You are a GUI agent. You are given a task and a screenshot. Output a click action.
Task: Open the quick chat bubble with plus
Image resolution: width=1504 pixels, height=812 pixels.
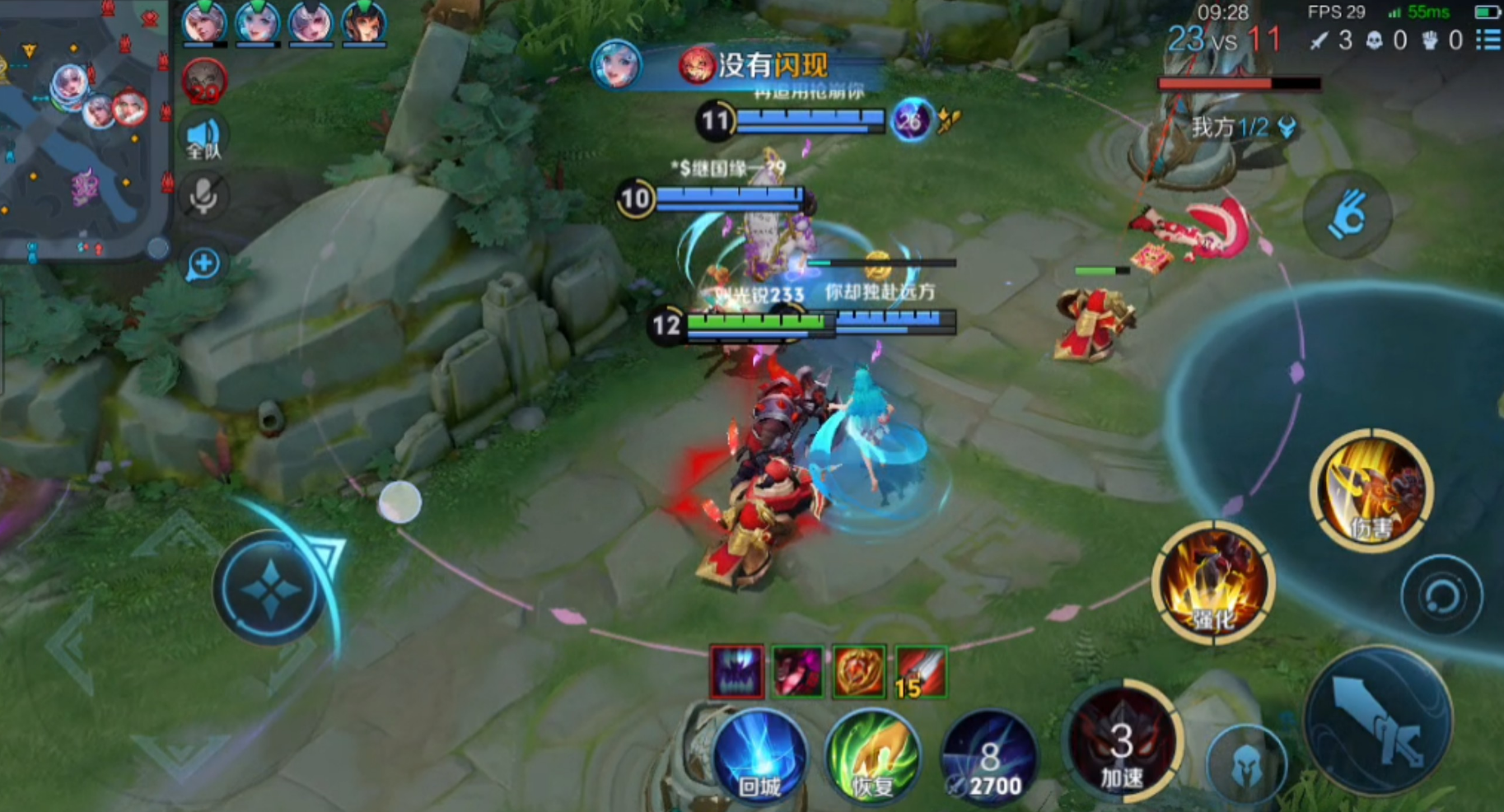tap(203, 264)
